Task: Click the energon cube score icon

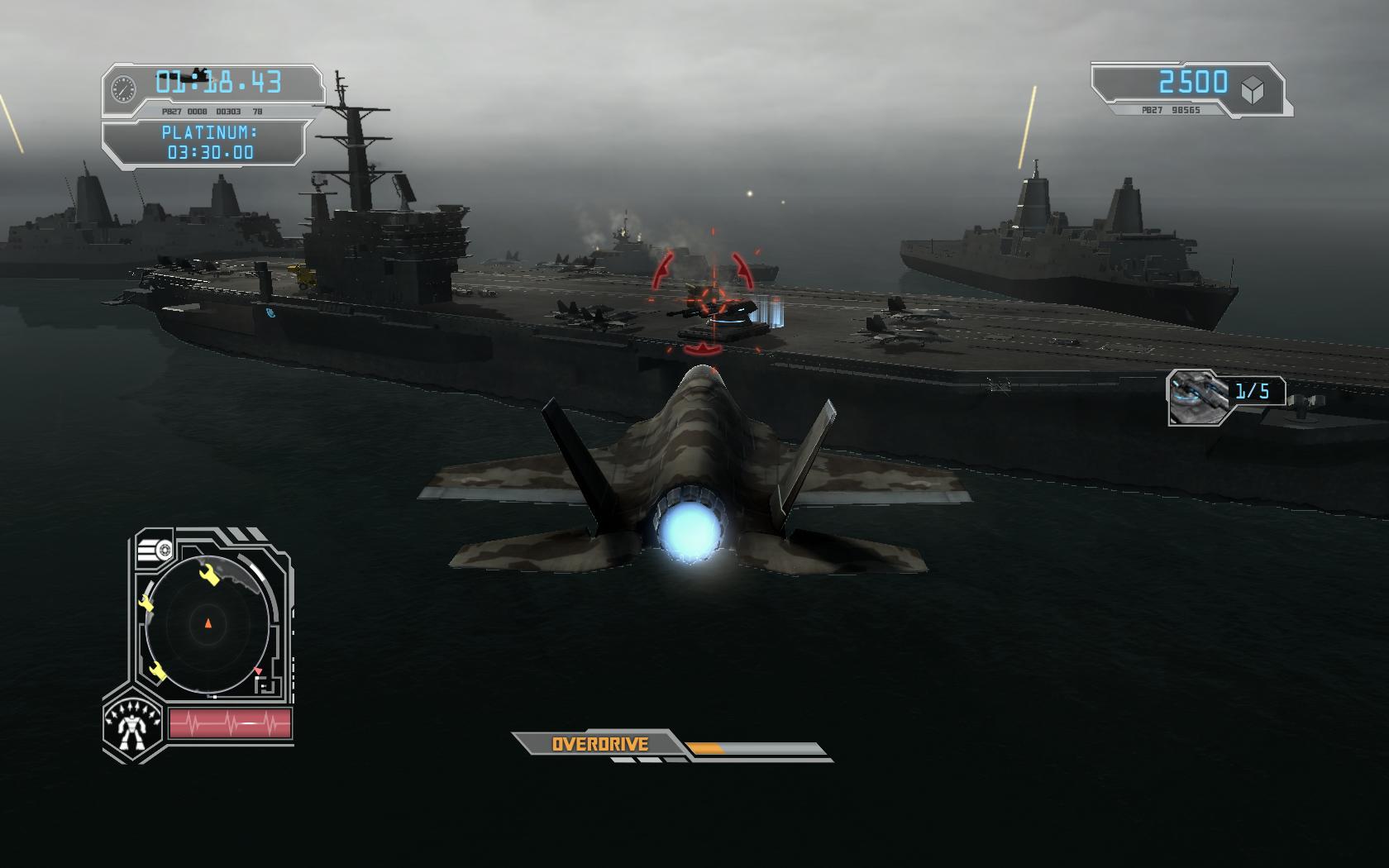Action: [x=1254, y=88]
